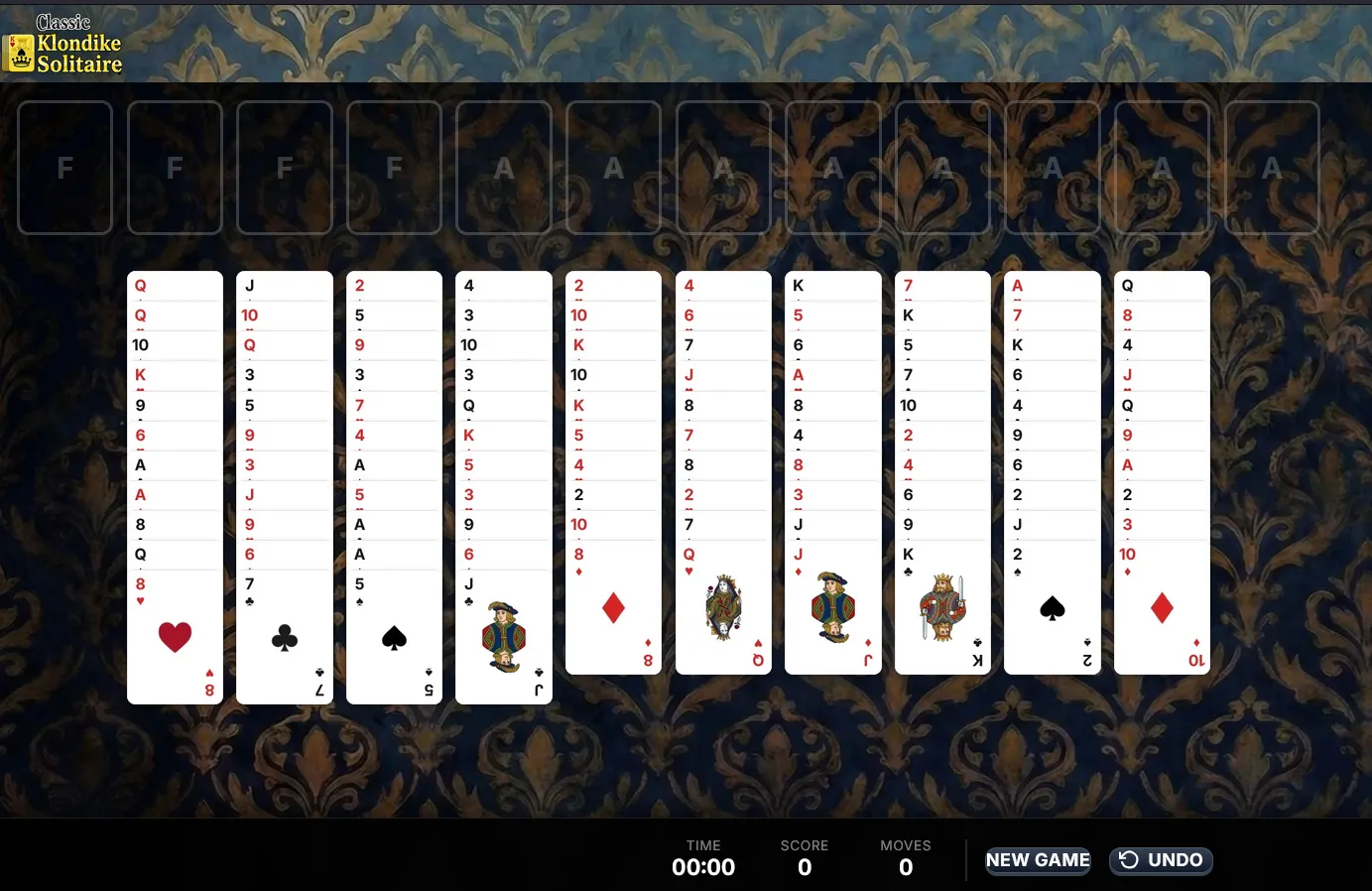Select the Queen of hearts face card

(723, 610)
